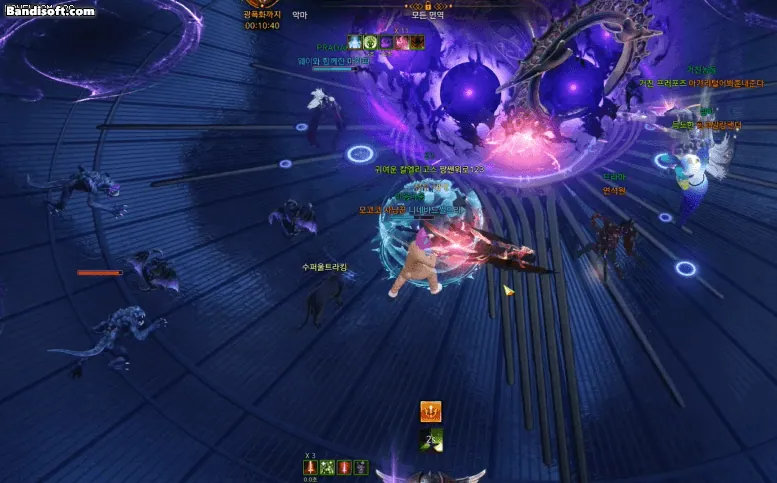This screenshot has width=777, height=483.
Task: Click the padlock icon above the boss bar
Action: 427,5
